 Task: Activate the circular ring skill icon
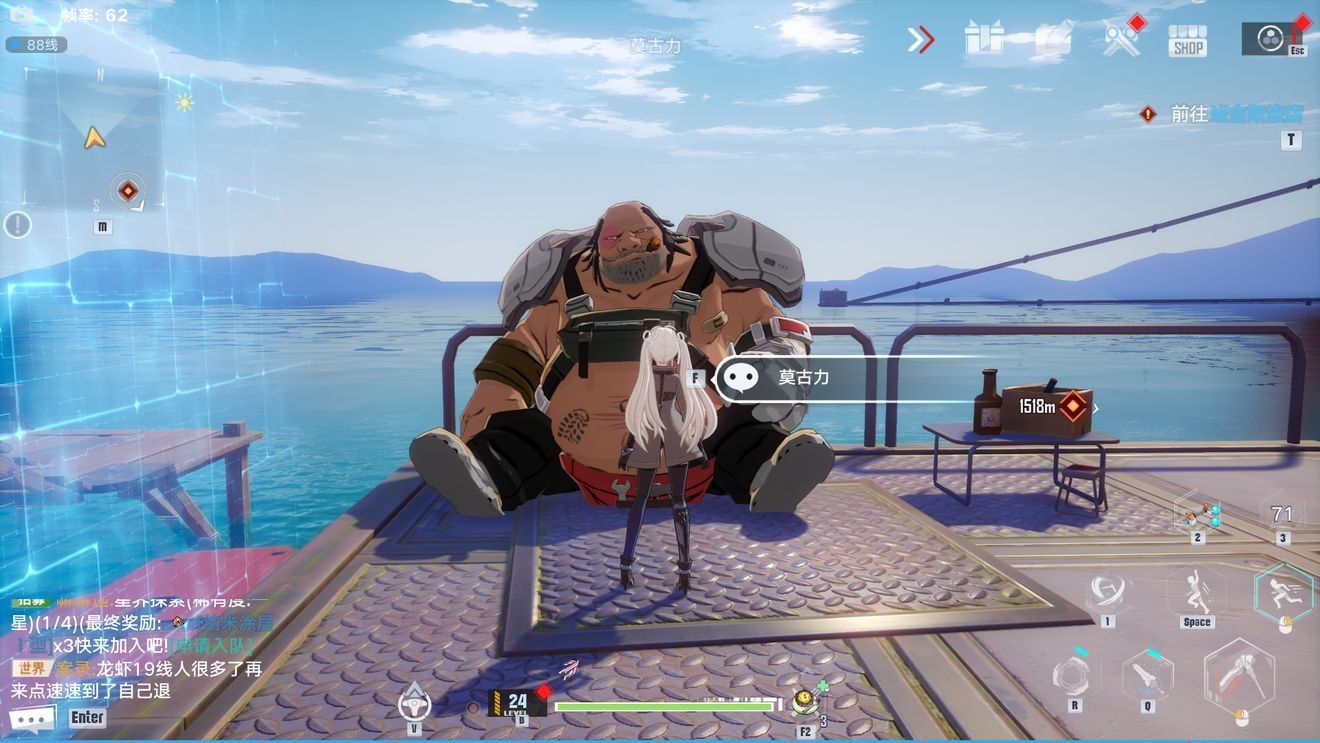click(1073, 674)
